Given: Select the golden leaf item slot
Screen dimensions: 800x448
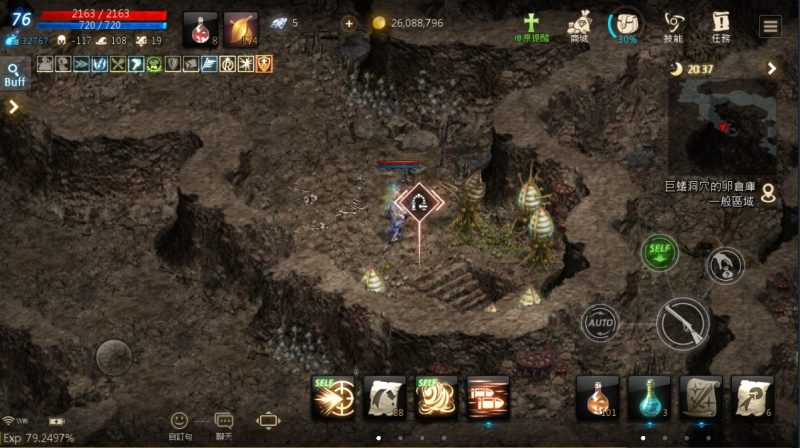Looking at the screenshot, I should point(241,28).
